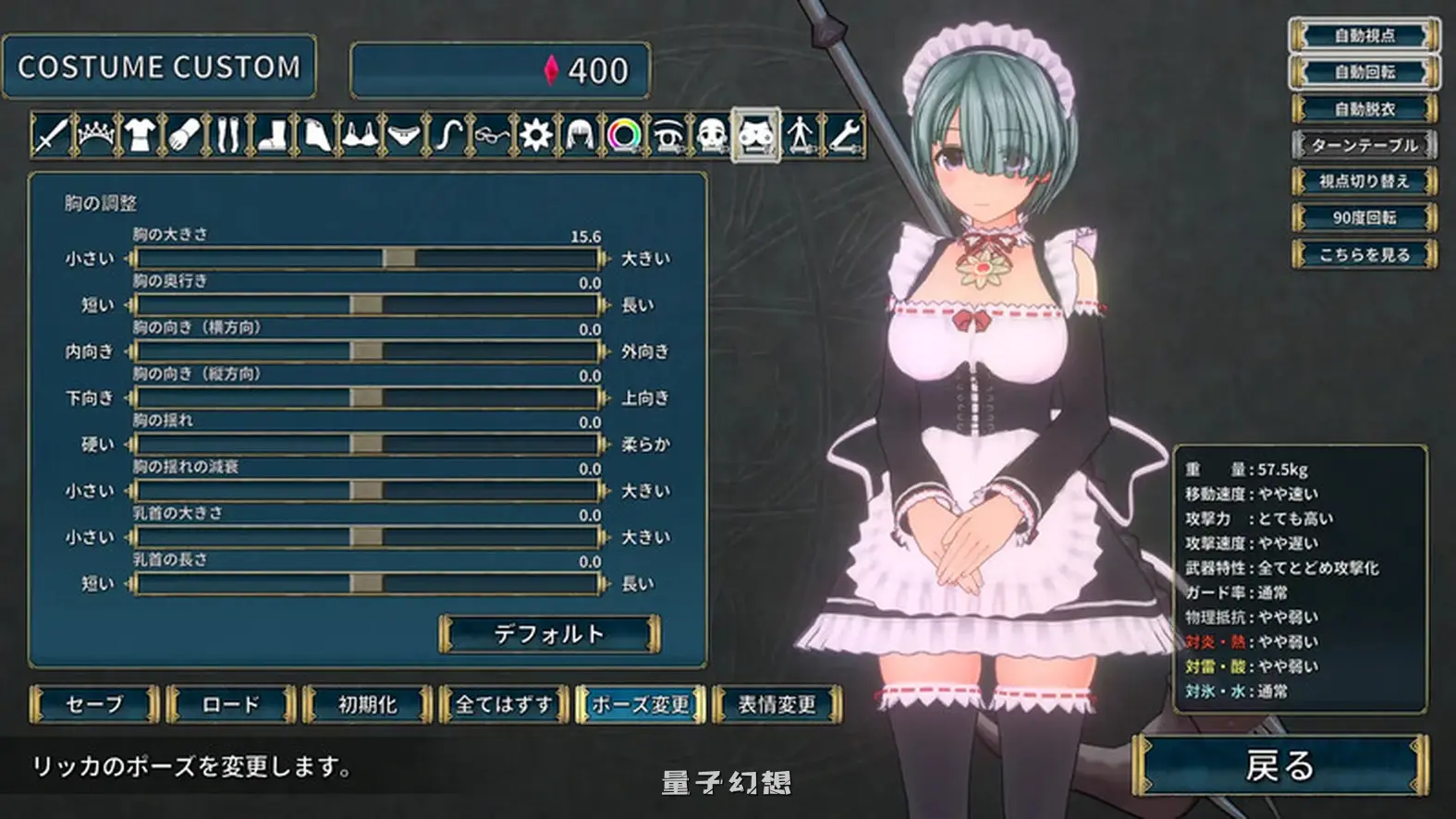Select the sword weapon customization icon
The height and width of the screenshot is (819, 1456).
(51, 139)
